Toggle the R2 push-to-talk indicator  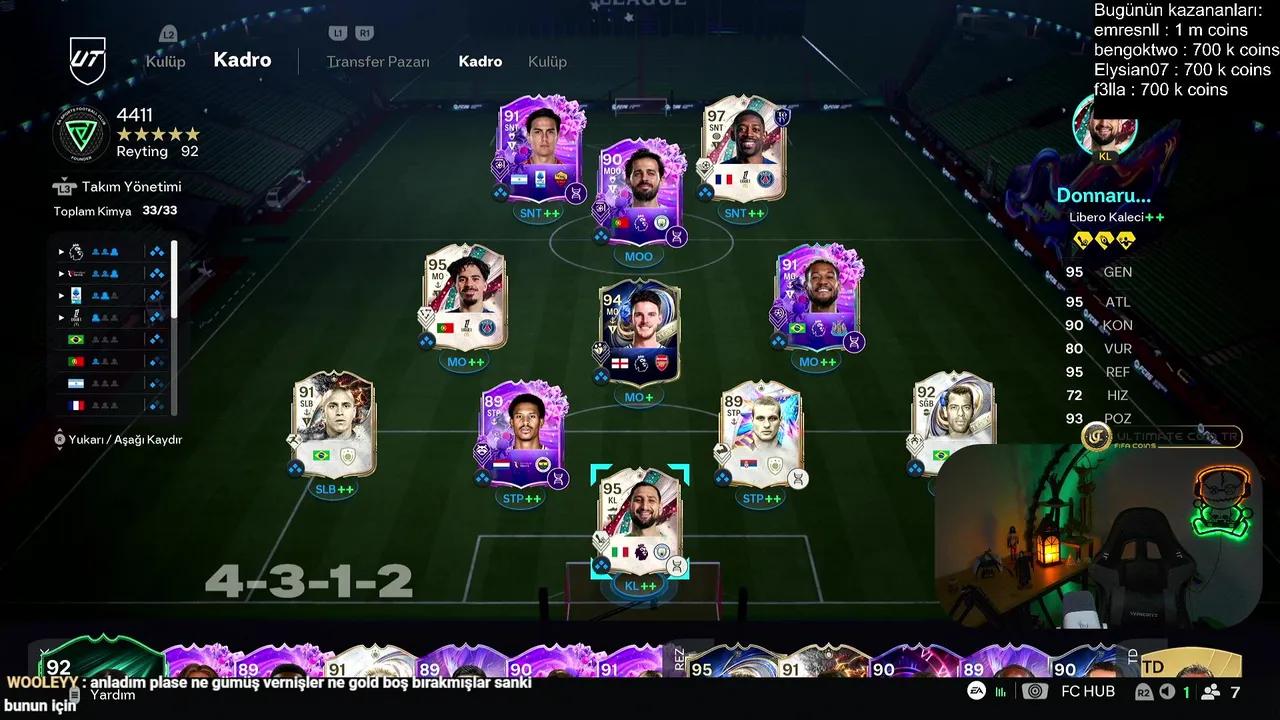(x=1143, y=691)
